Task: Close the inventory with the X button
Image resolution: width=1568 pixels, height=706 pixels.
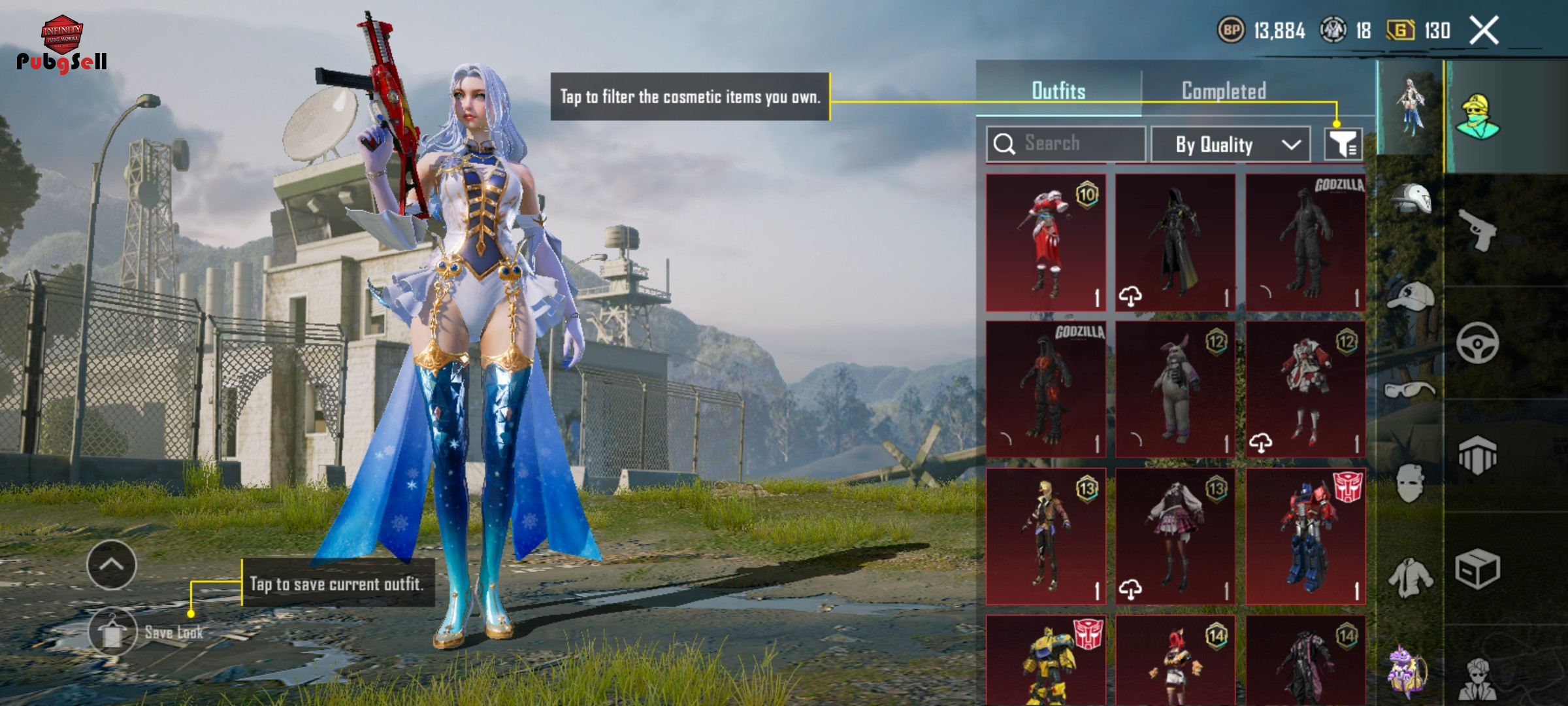Action: point(1484,31)
